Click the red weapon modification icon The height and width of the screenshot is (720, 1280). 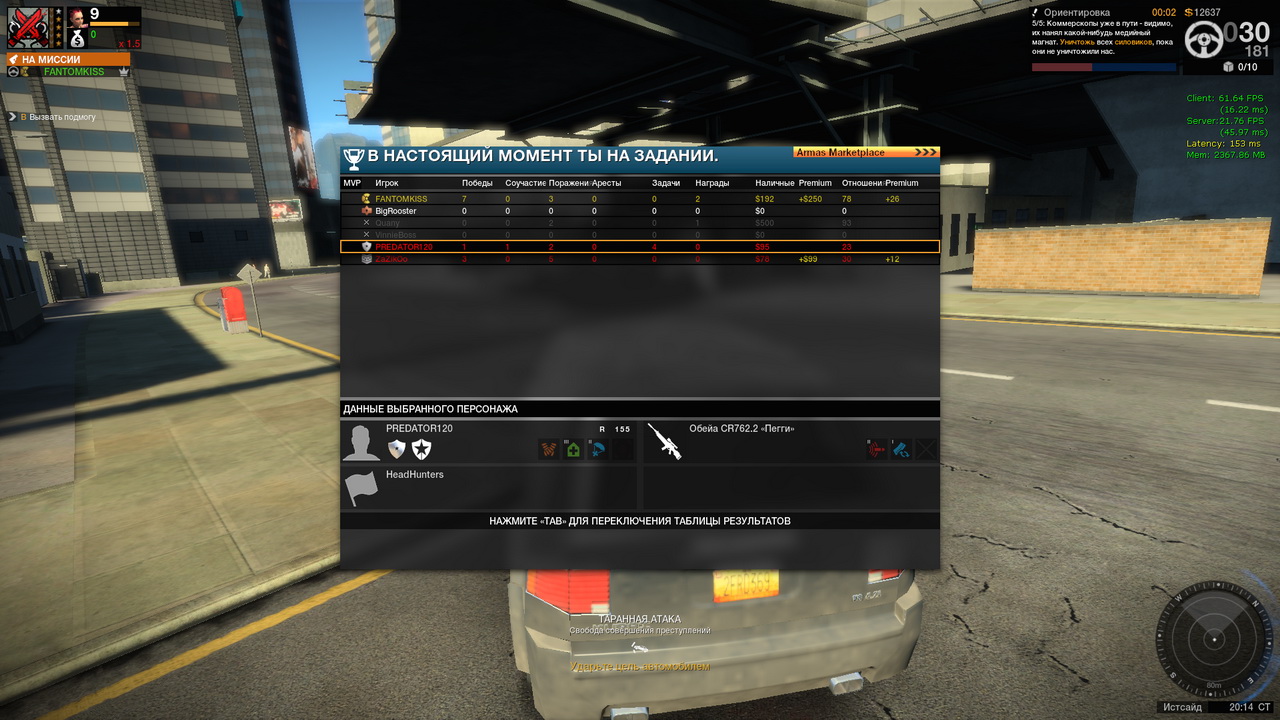click(877, 449)
